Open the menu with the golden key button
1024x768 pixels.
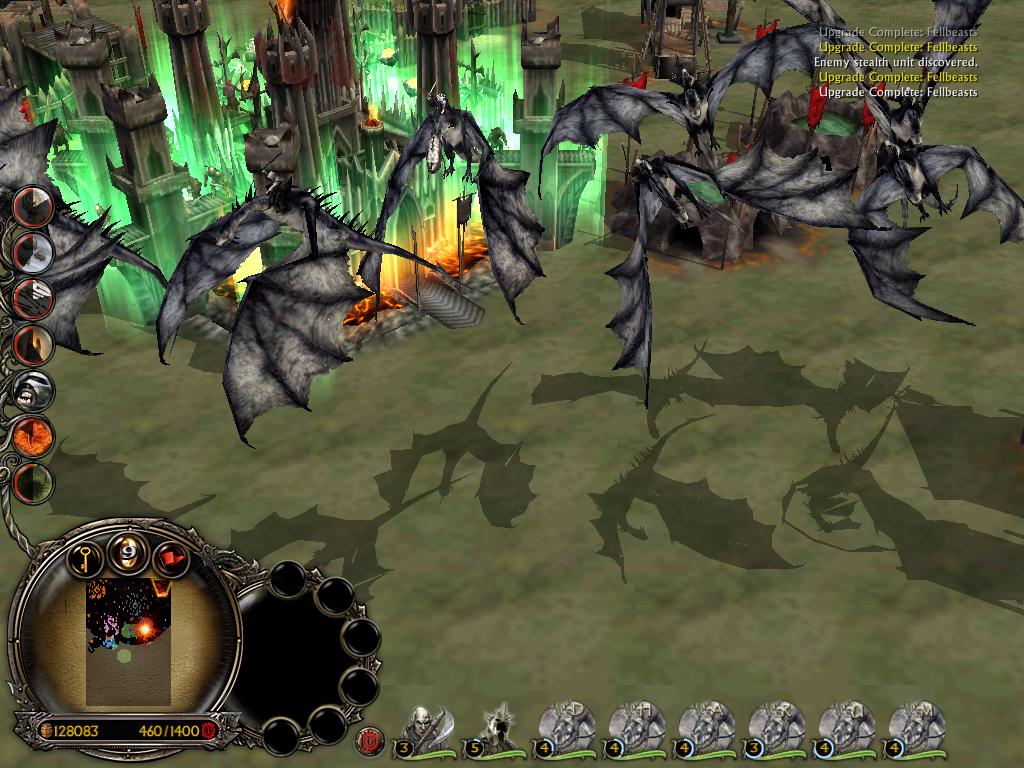(x=87, y=556)
